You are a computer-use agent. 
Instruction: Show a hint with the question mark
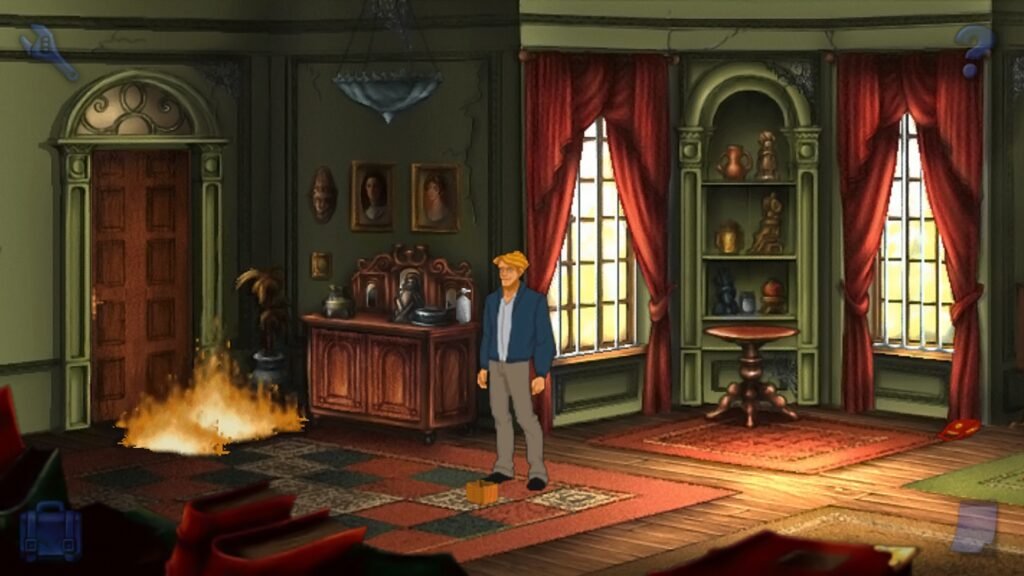(x=973, y=50)
